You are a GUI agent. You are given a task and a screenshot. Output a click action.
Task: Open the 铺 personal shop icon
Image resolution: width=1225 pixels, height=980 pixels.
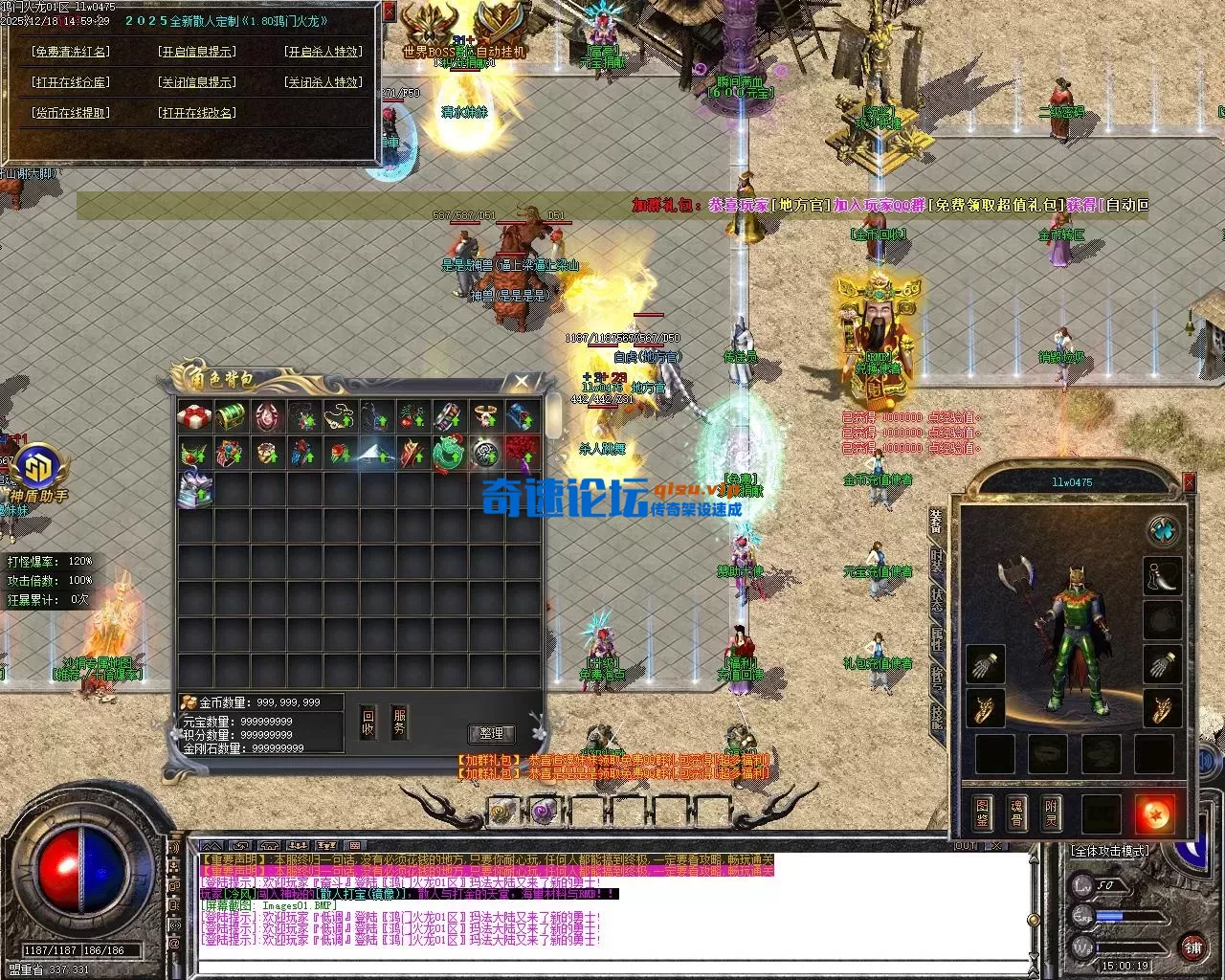[1194, 948]
